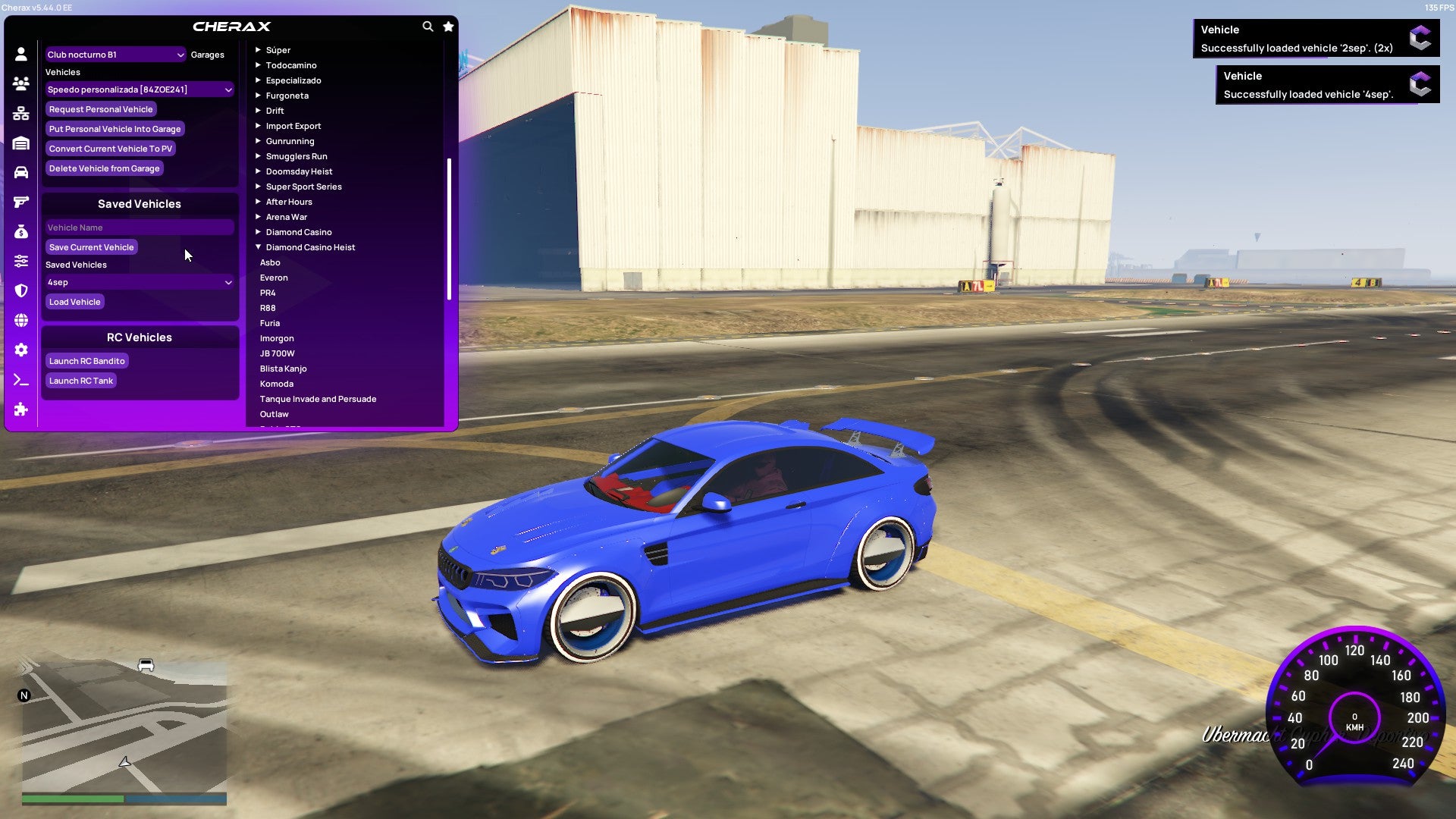Open the Speedo personalizada vehicle dropdown
Image resolution: width=1456 pixels, height=819 pixels.
click(140, 89)
